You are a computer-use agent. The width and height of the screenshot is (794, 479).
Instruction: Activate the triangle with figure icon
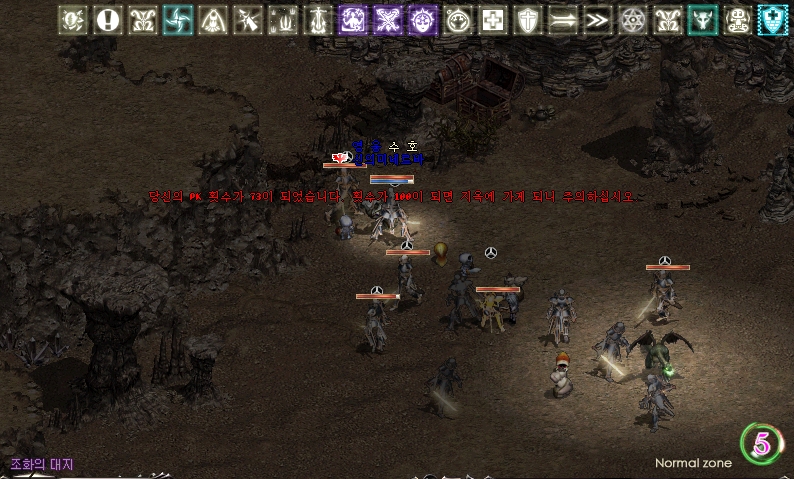click(212, 19)
